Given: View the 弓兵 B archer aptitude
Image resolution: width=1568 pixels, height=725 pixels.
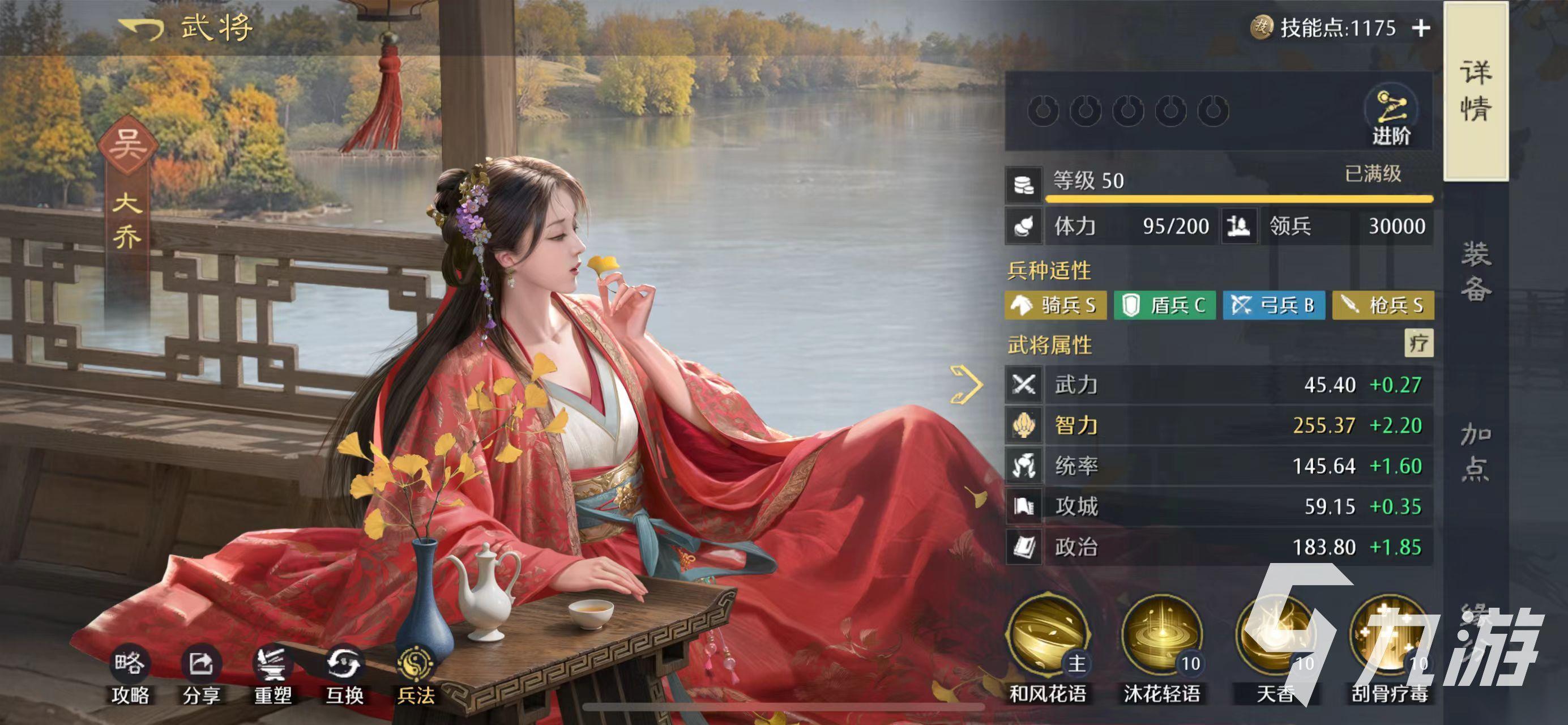Looking at the screenshot, I should pos(1274,305).
